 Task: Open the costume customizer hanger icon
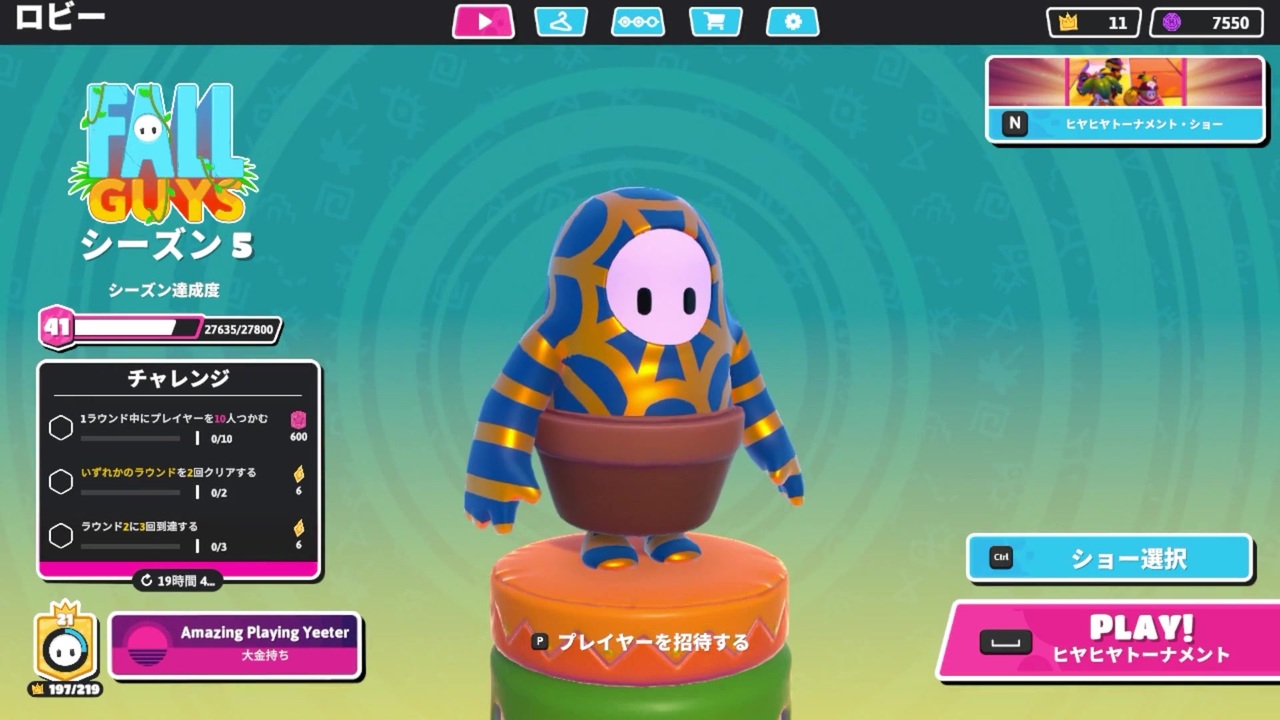pyautogui.click(x=560, y=20)
